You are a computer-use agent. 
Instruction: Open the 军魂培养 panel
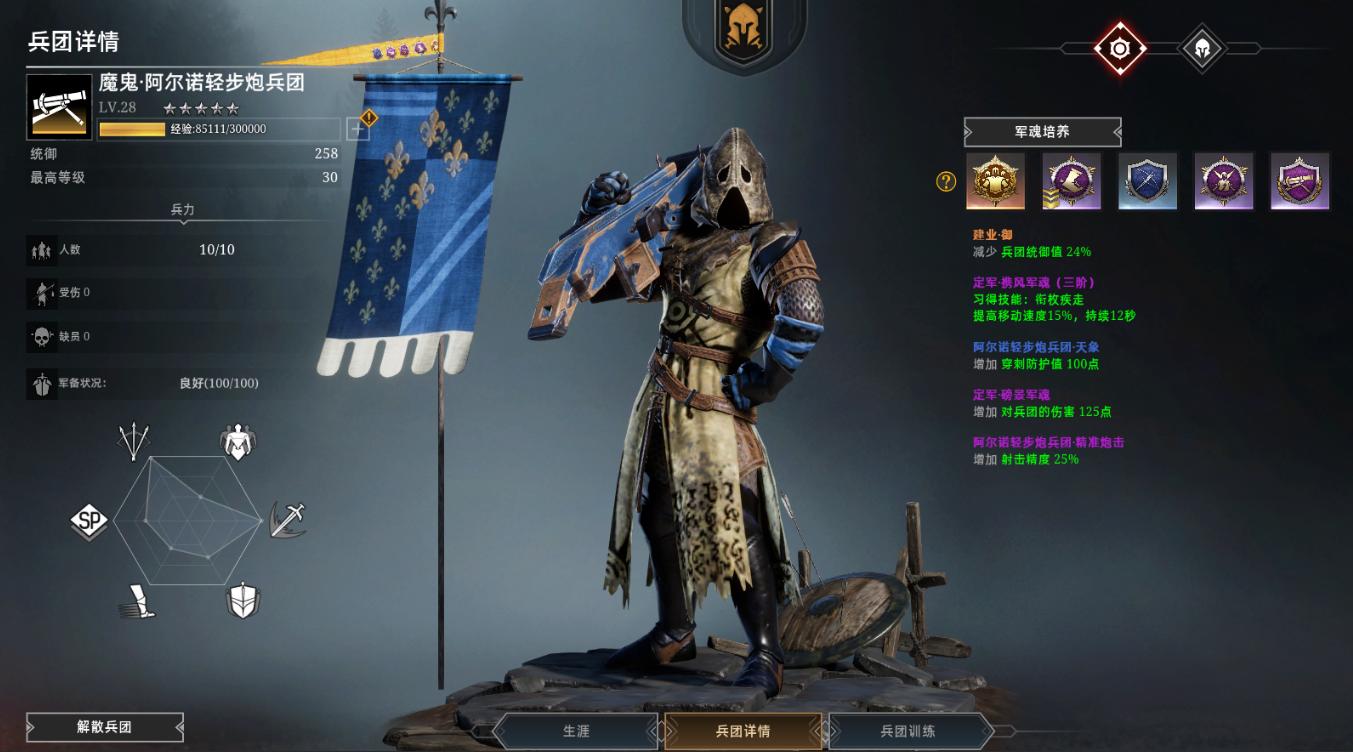point(1042,132)
